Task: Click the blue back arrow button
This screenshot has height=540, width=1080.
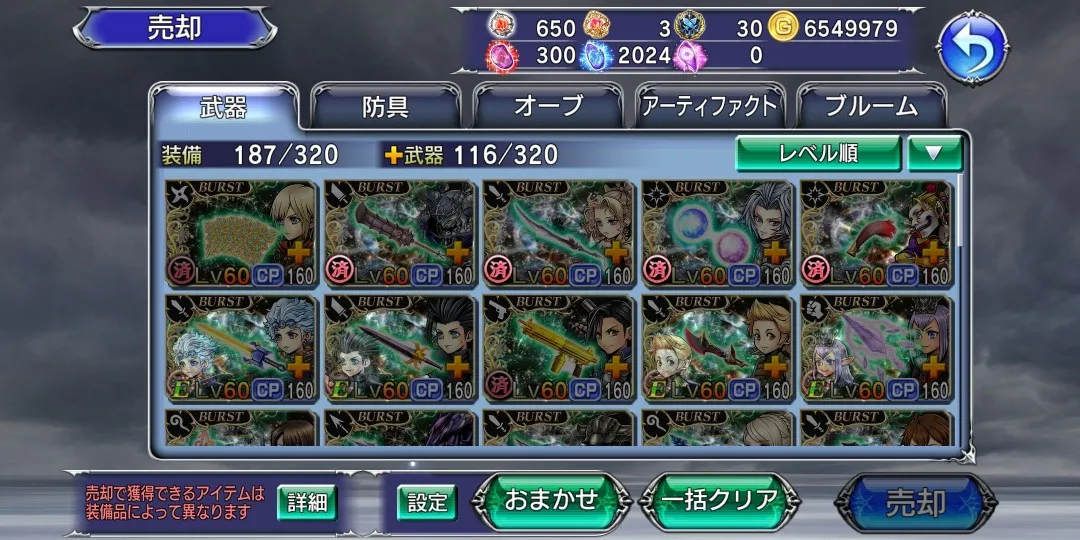Action: [971, 49]
